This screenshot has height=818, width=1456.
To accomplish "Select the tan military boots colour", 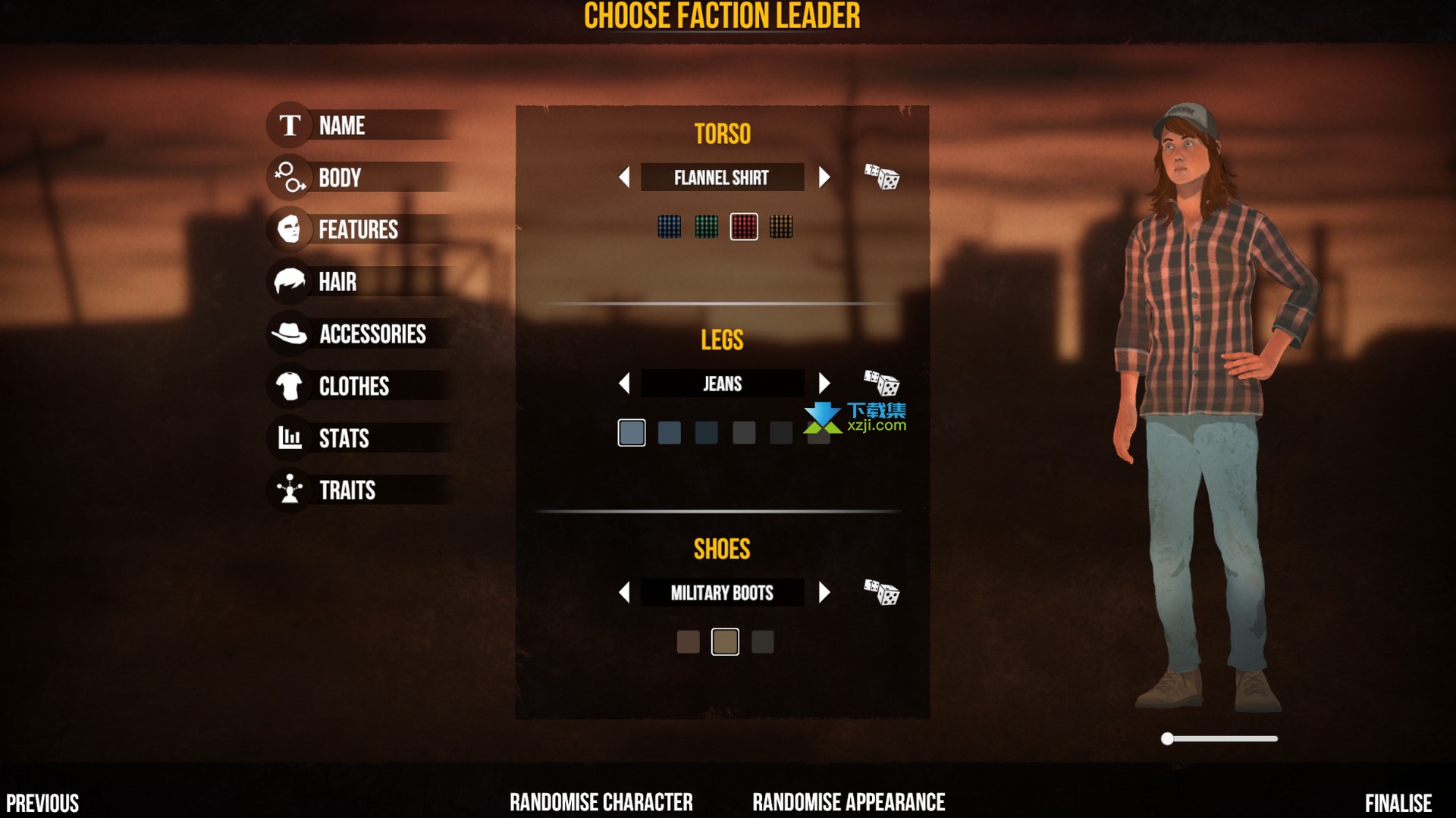I will tap(725, 642).
